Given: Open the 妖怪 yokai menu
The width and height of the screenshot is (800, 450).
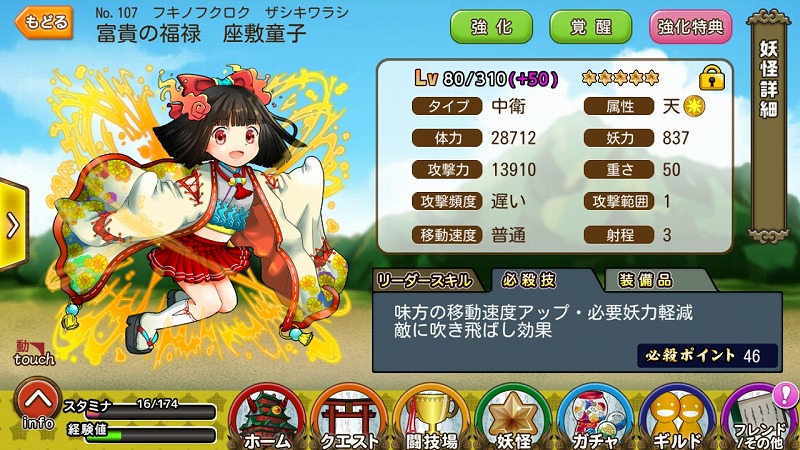Looking at the screenshot, I should point(512,418).
